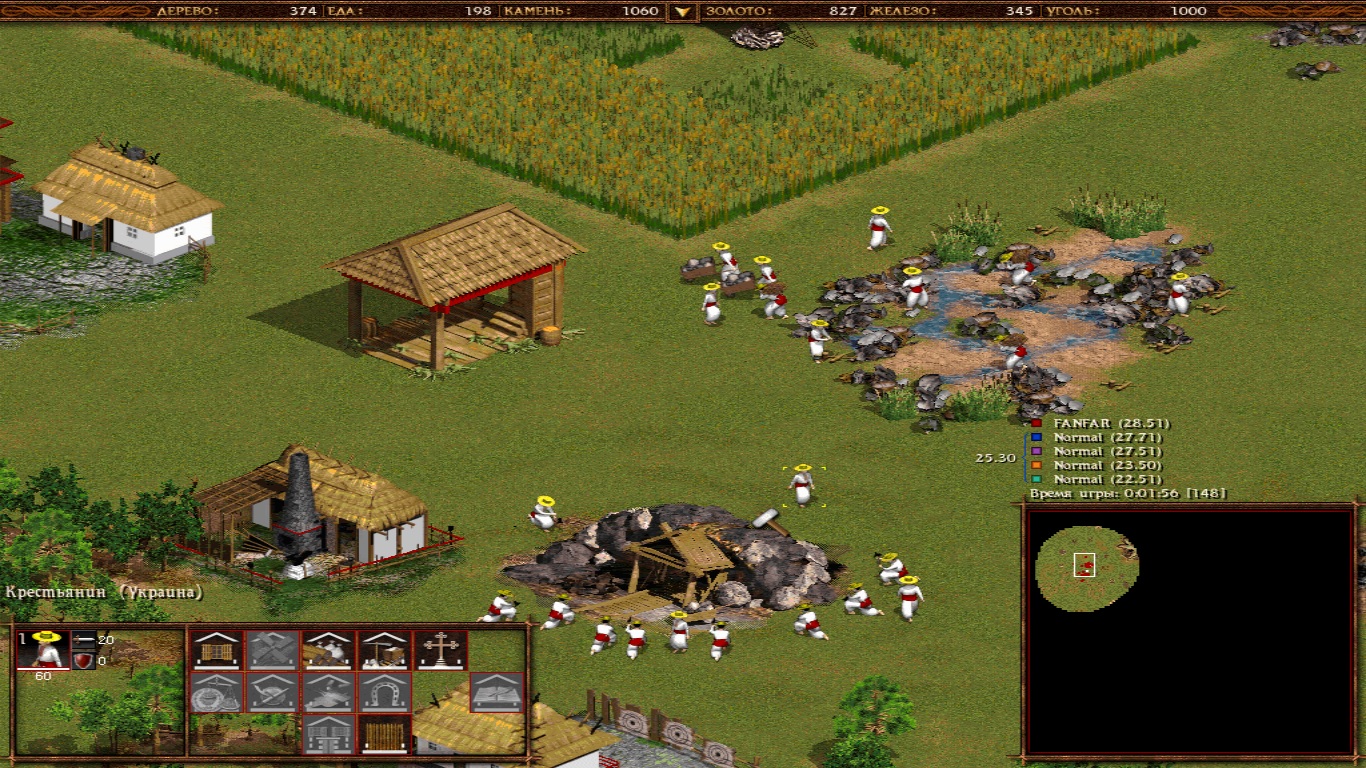This screenshot has height=768, width=1366.
Task: Build a wooden palisade fence
Action: 385,734
